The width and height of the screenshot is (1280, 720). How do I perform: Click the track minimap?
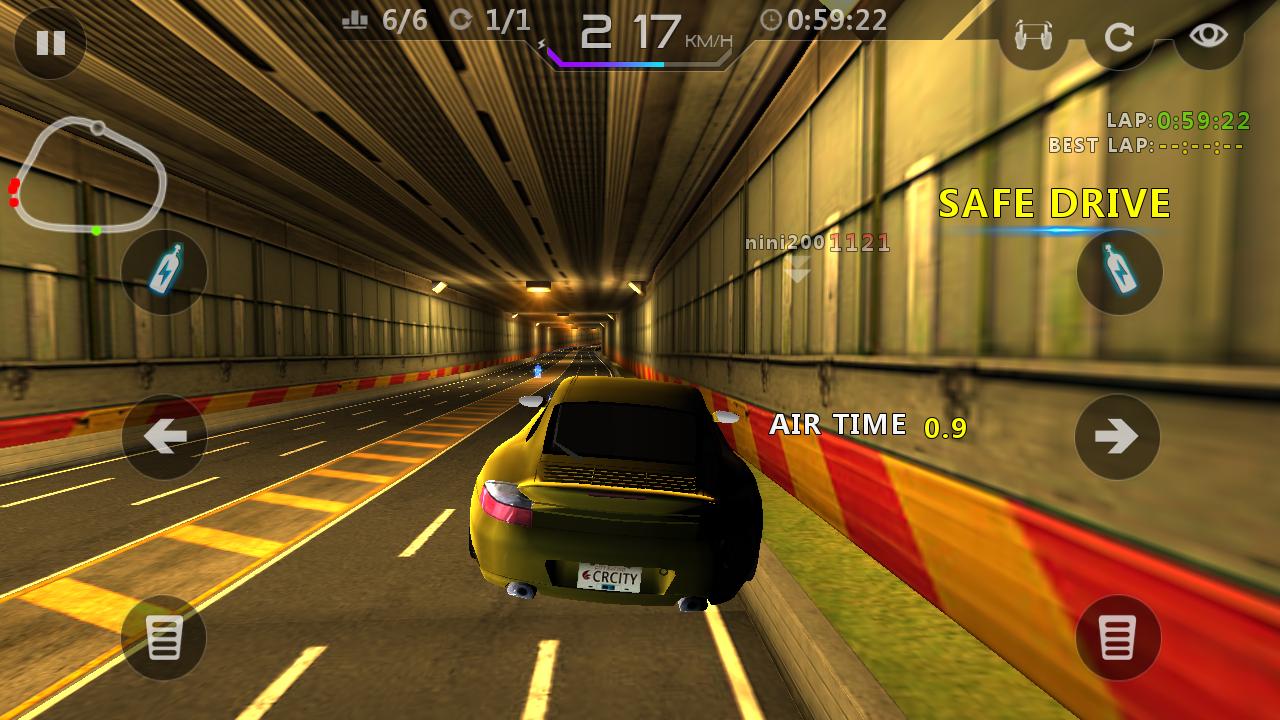[90, 175]
